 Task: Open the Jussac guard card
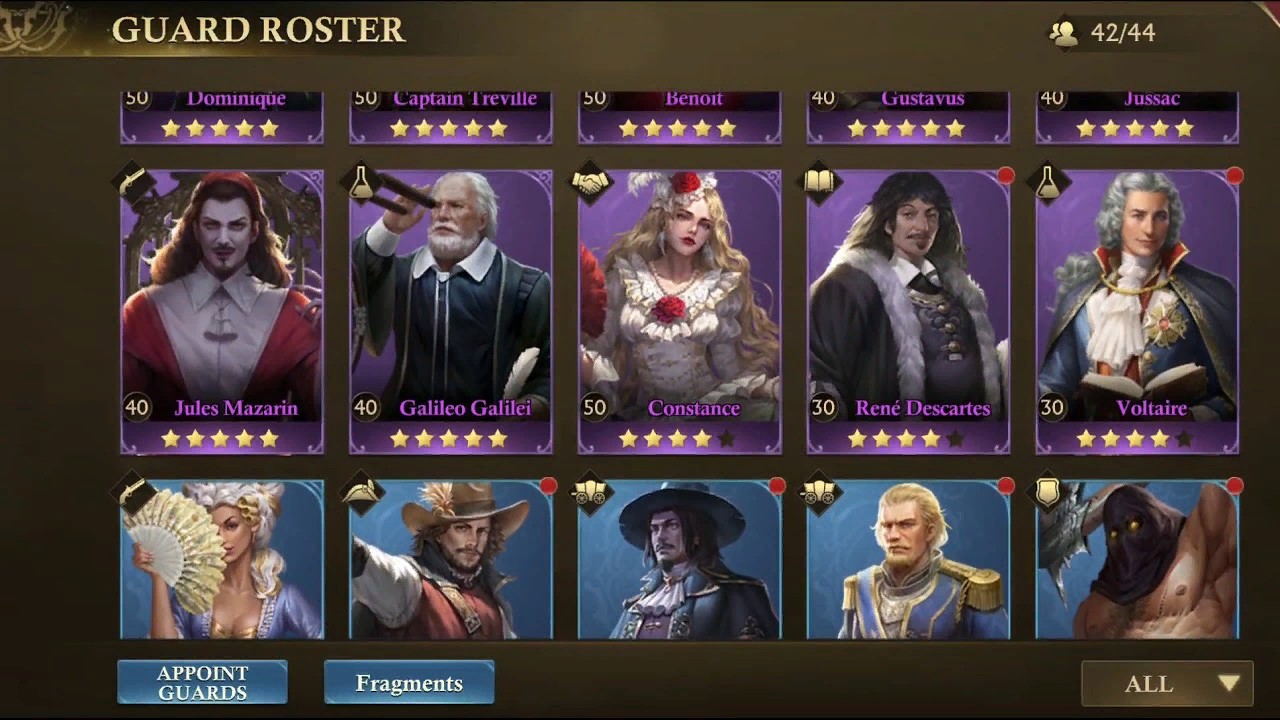pyautogui.click(x=1137, y=117)
